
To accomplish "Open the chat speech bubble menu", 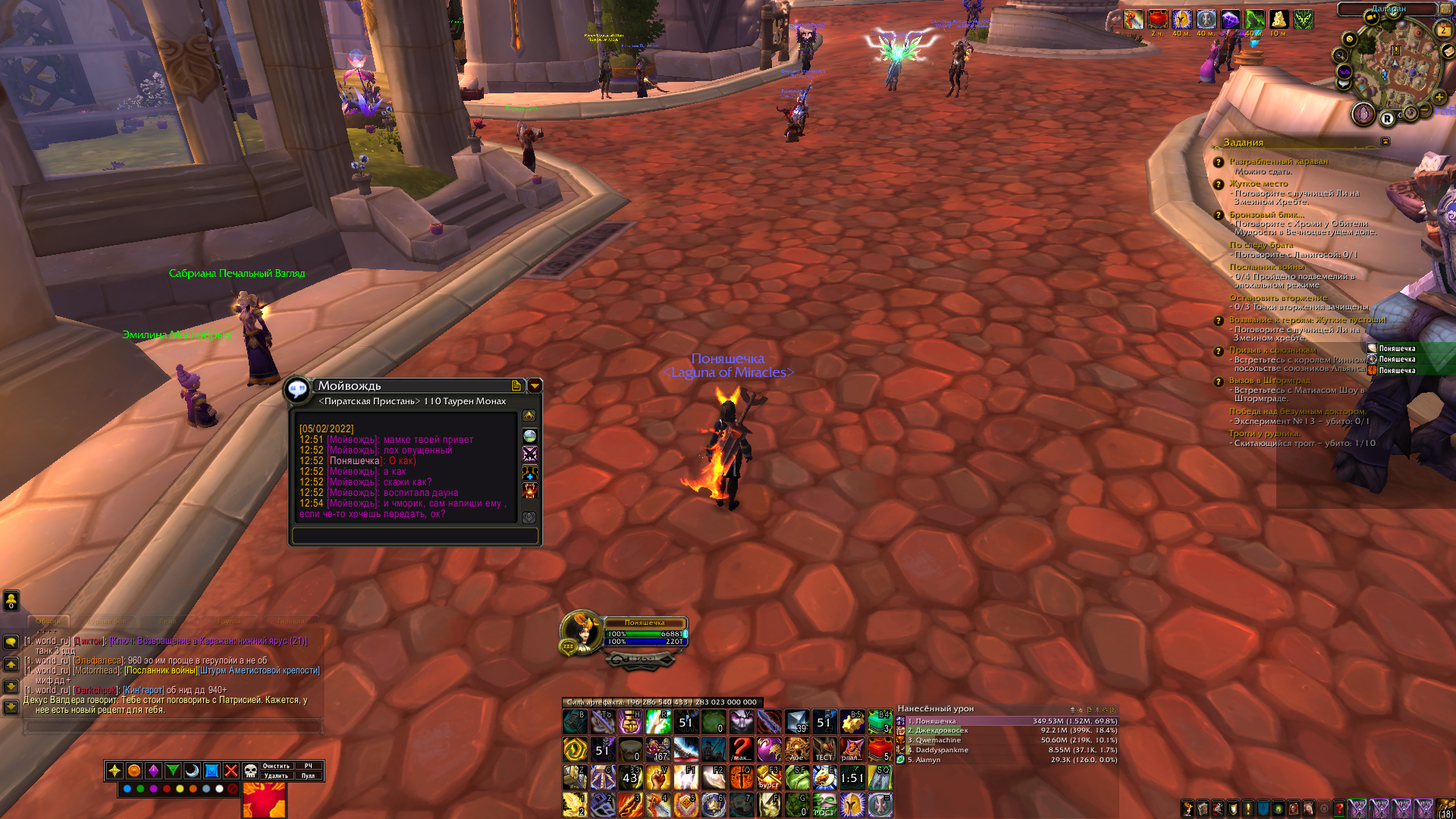I will pos(11,642).
